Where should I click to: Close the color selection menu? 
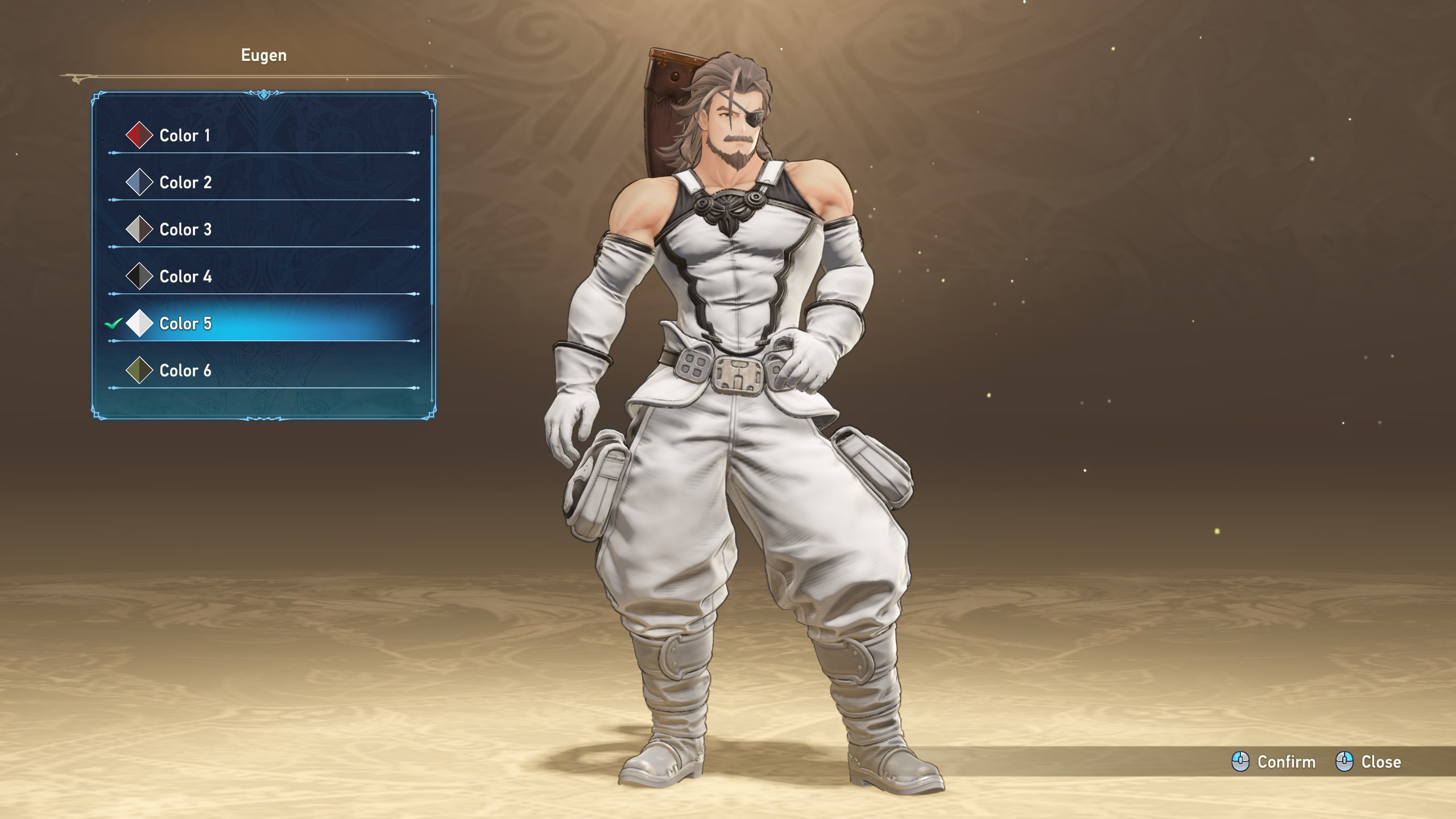(x=1368, y=762)
